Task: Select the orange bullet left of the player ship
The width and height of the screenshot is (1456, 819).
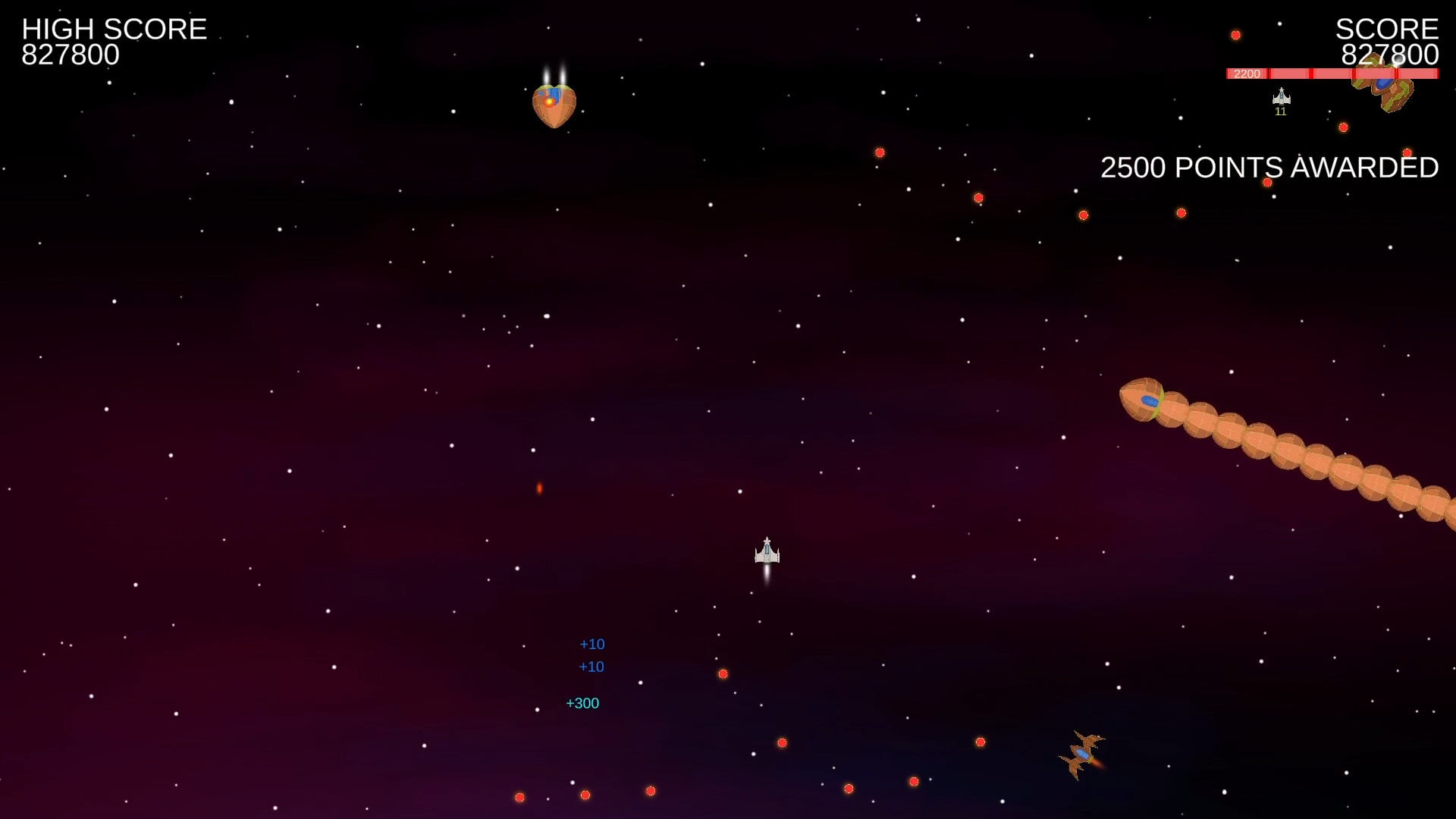Action: tap(540, 488)
